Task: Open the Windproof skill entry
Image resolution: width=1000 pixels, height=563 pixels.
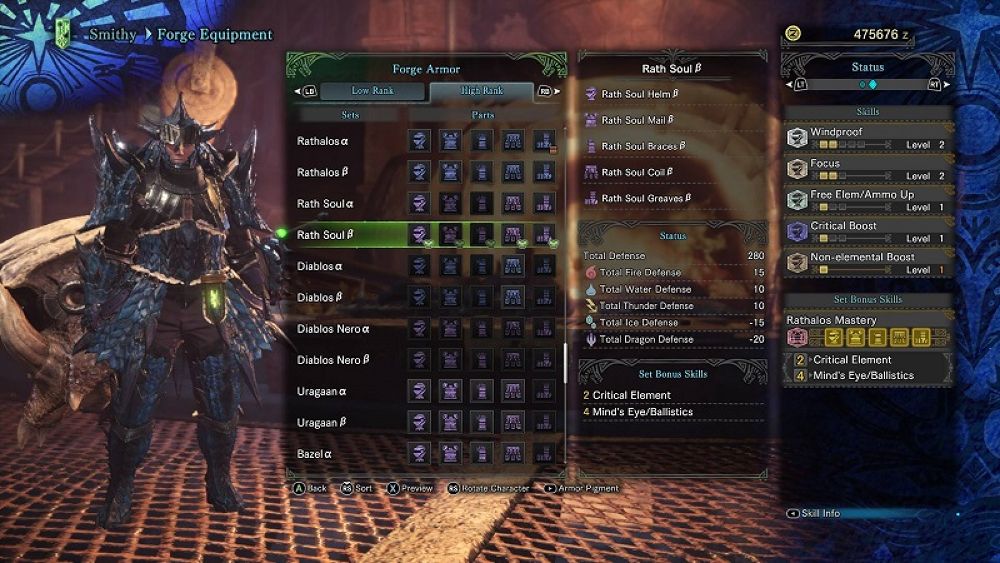Action: coord(867,138)
